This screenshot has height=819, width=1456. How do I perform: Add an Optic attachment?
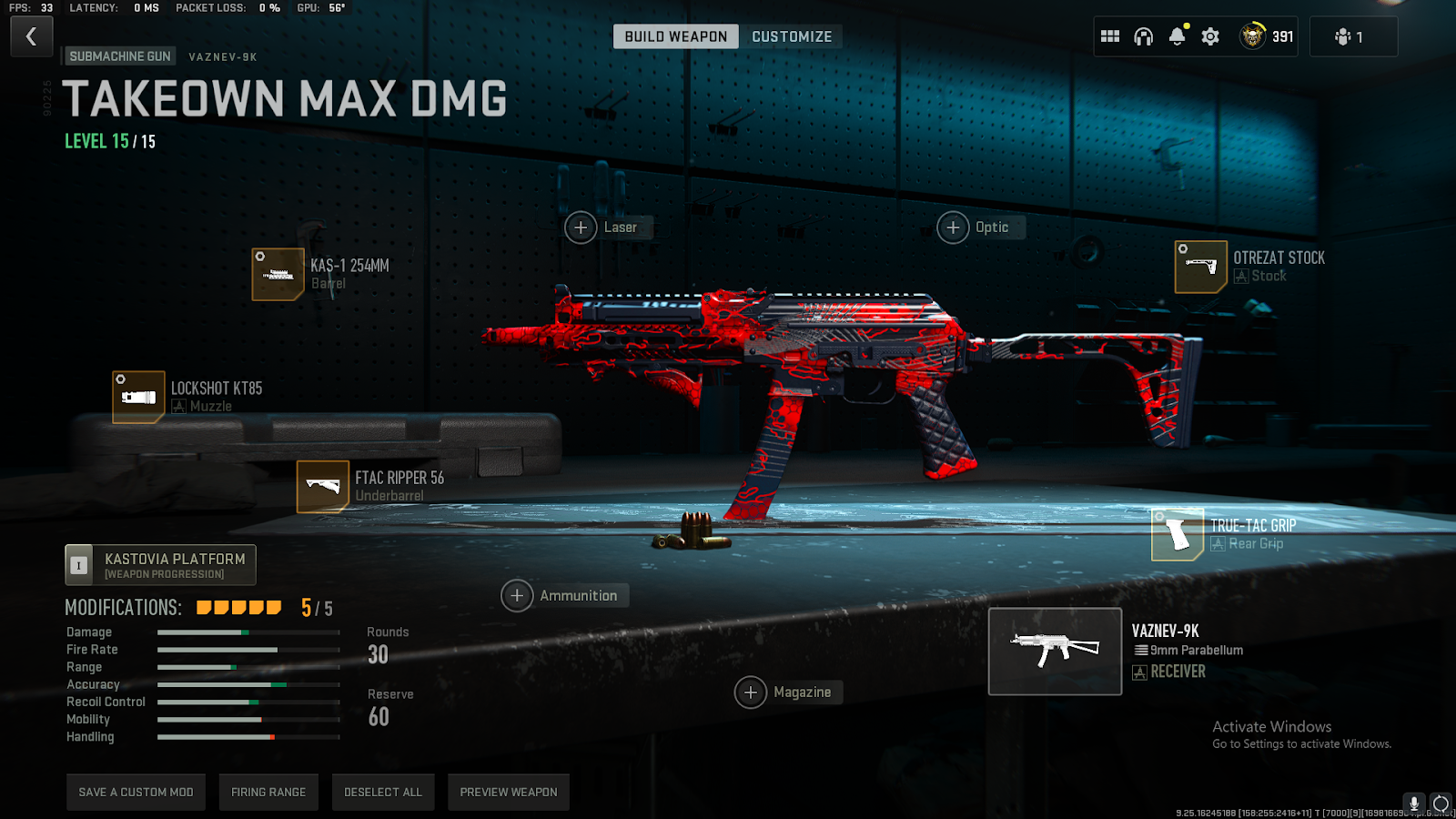click(x=953, y=227)
